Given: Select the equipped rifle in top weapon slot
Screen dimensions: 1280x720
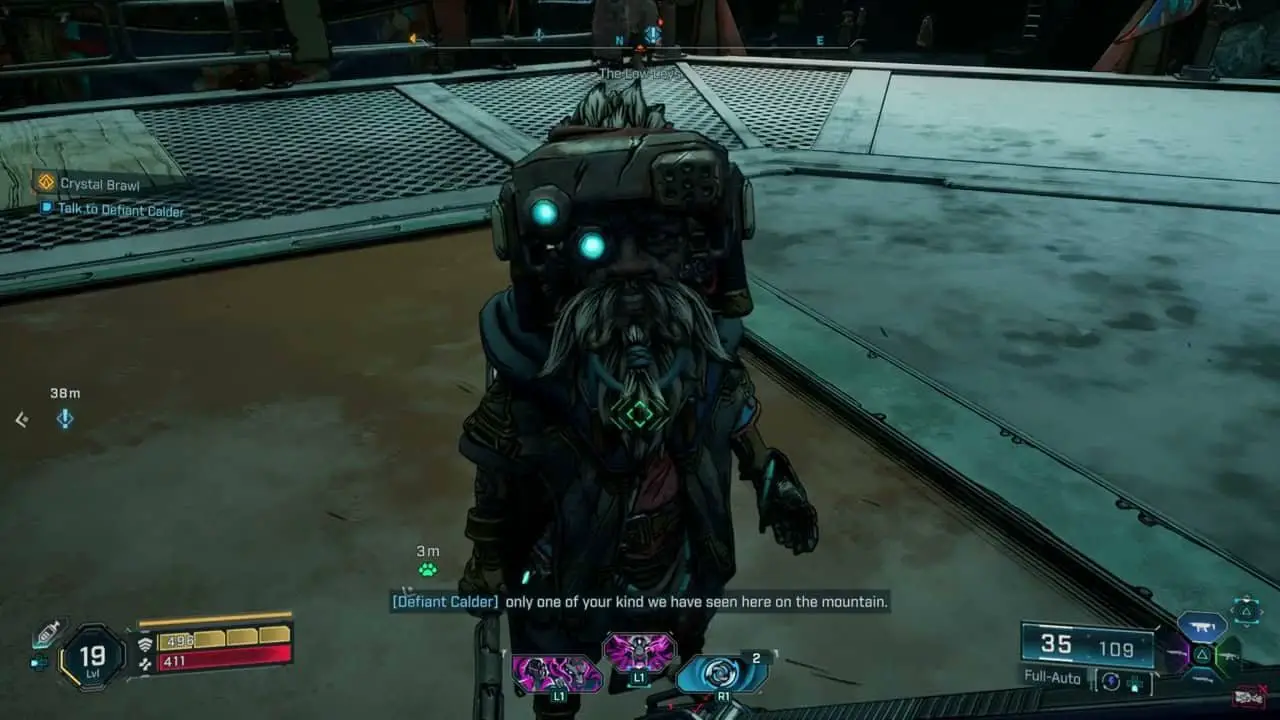Looking at the screenshot, I should coord(1202,626).
